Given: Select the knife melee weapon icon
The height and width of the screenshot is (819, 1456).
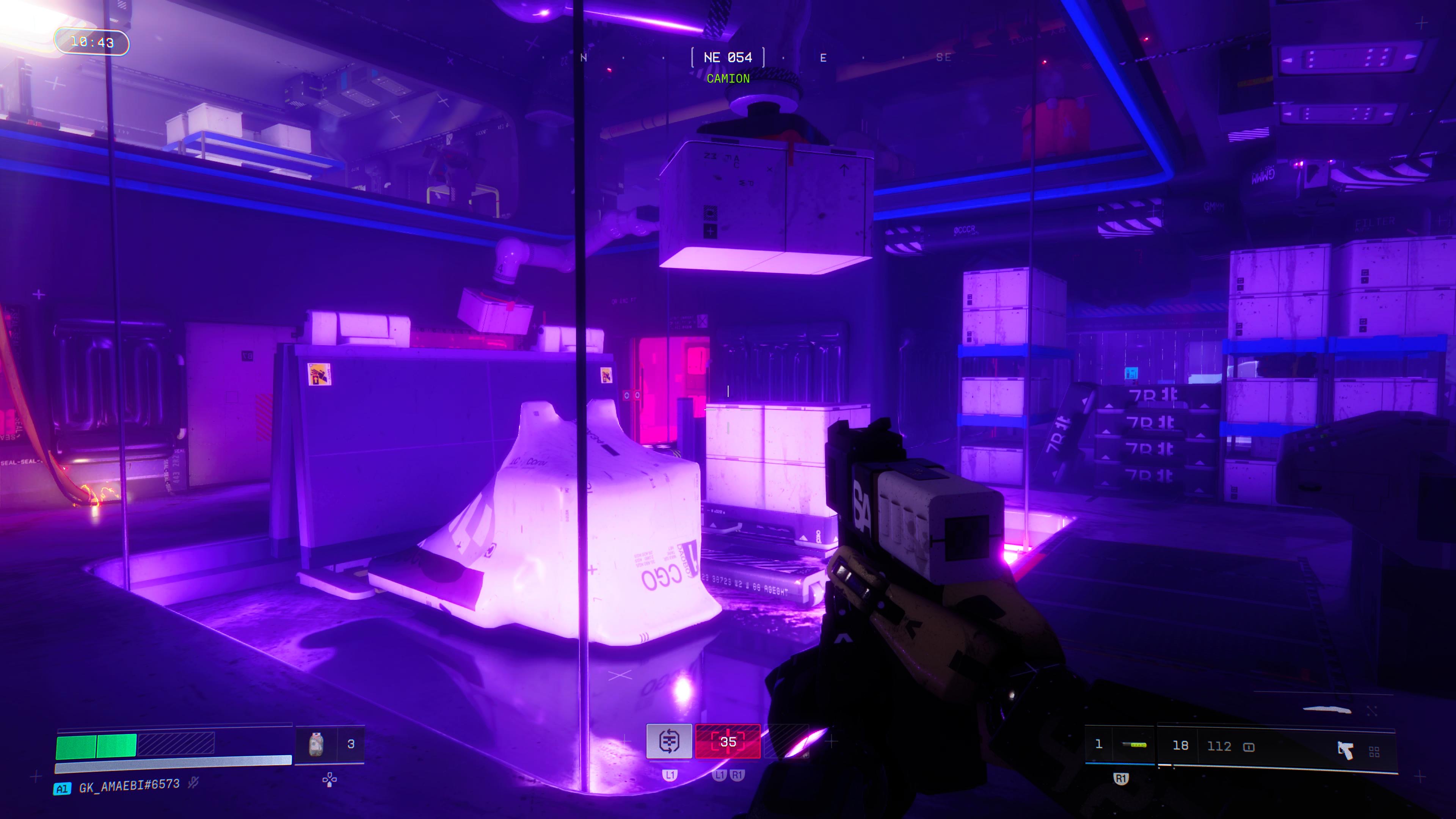Looking at the screenshot, I should 1327,709.
